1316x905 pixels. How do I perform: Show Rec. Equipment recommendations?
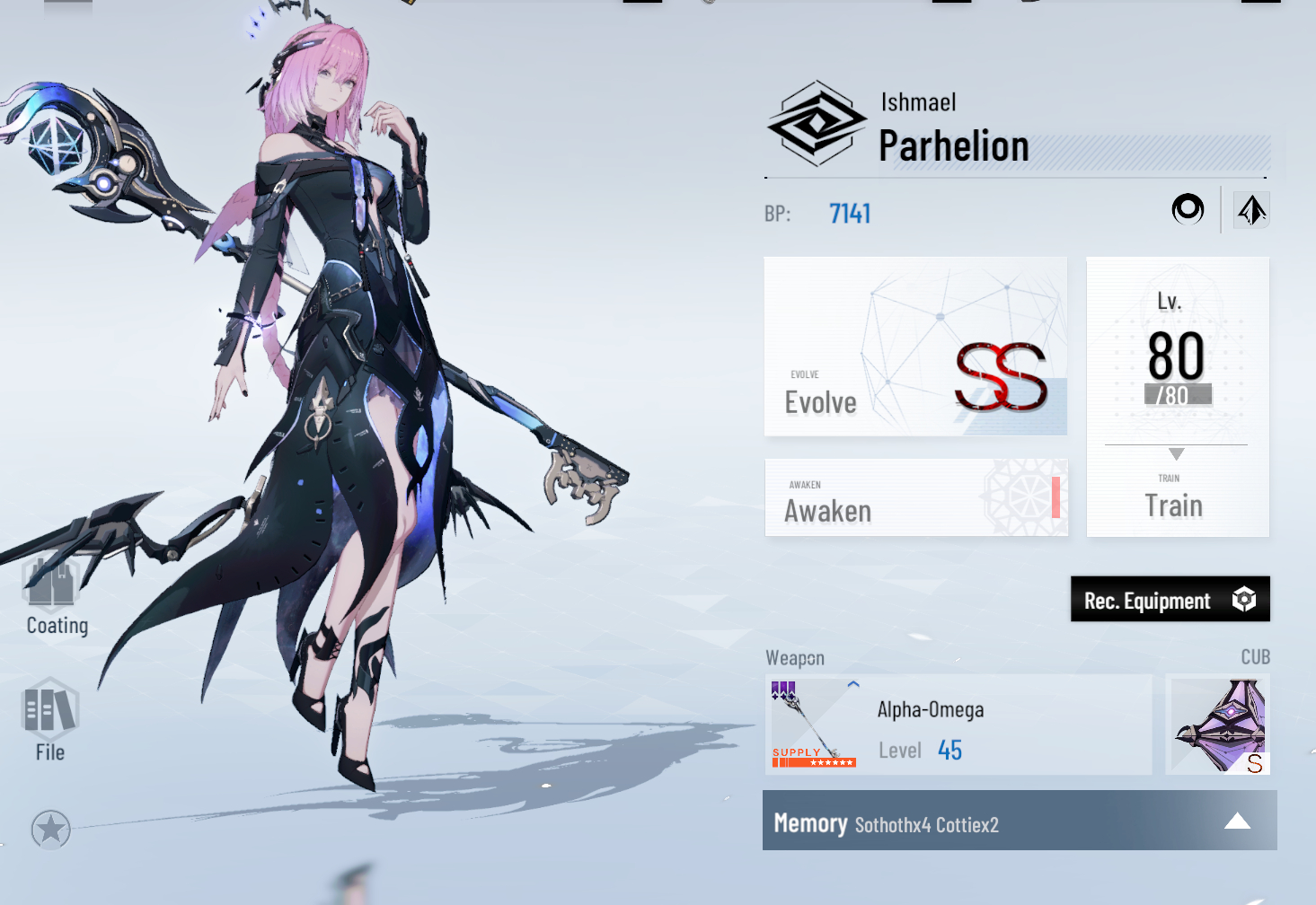1170,600
